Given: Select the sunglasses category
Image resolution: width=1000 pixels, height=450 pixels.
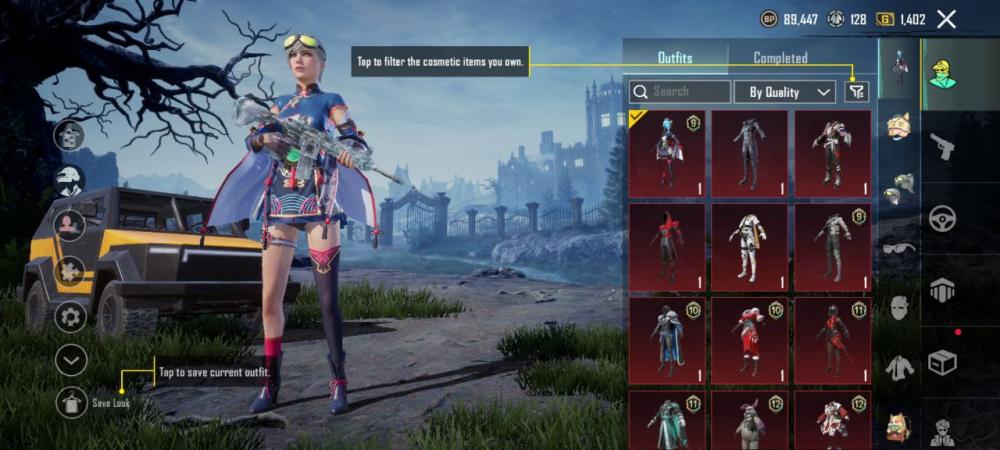Looking at the screenshot, I should pyautogui.click(x=899, y=247).
